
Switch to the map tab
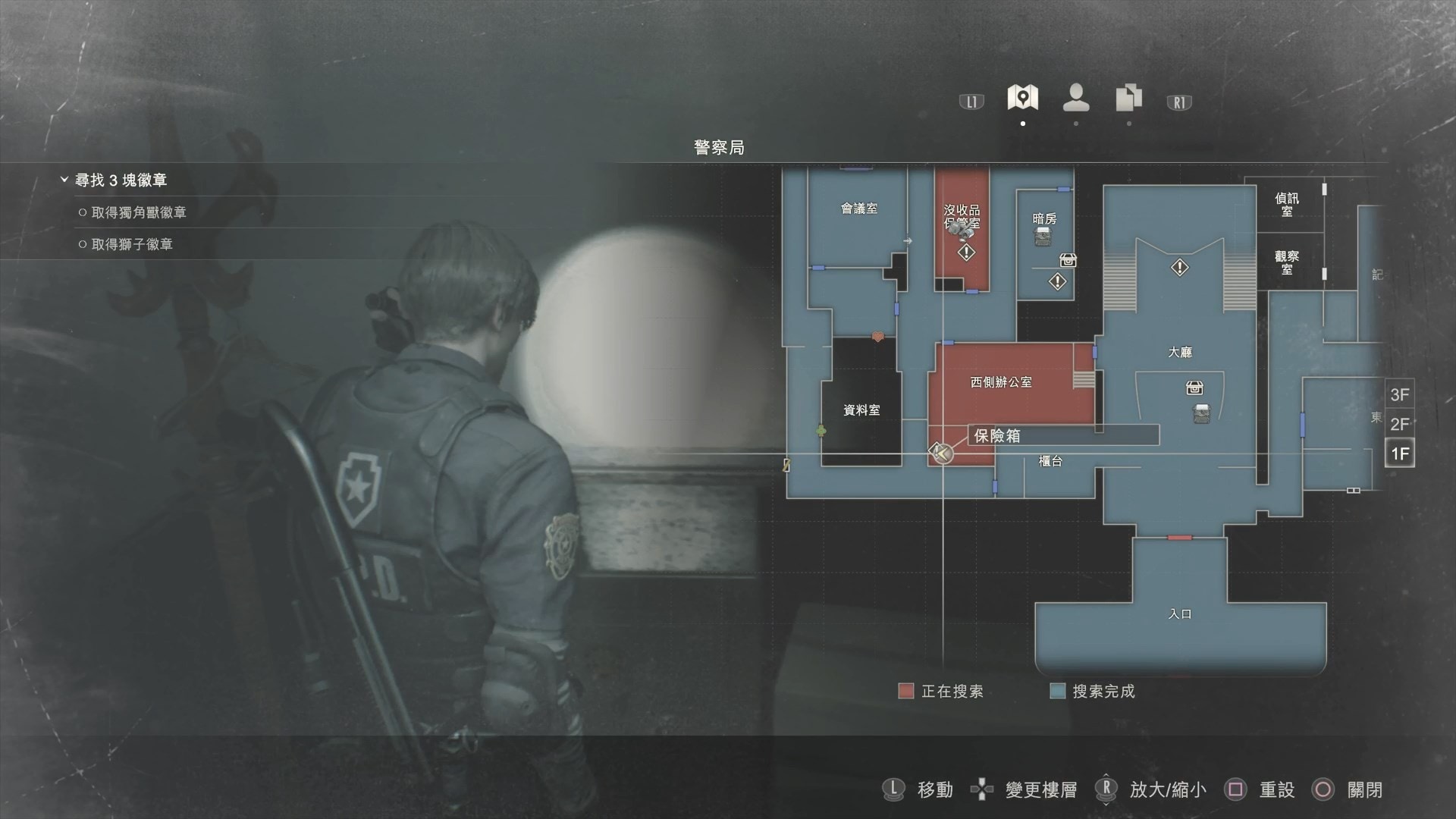1022,98
